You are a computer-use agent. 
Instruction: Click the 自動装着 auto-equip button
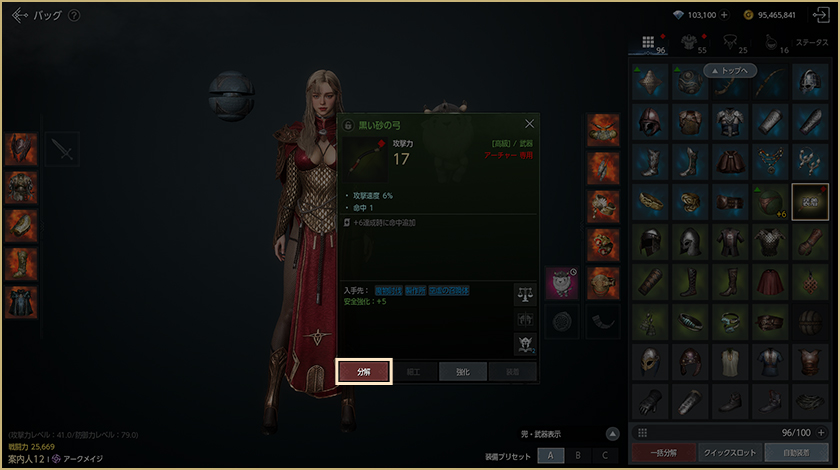pos(795,453)
